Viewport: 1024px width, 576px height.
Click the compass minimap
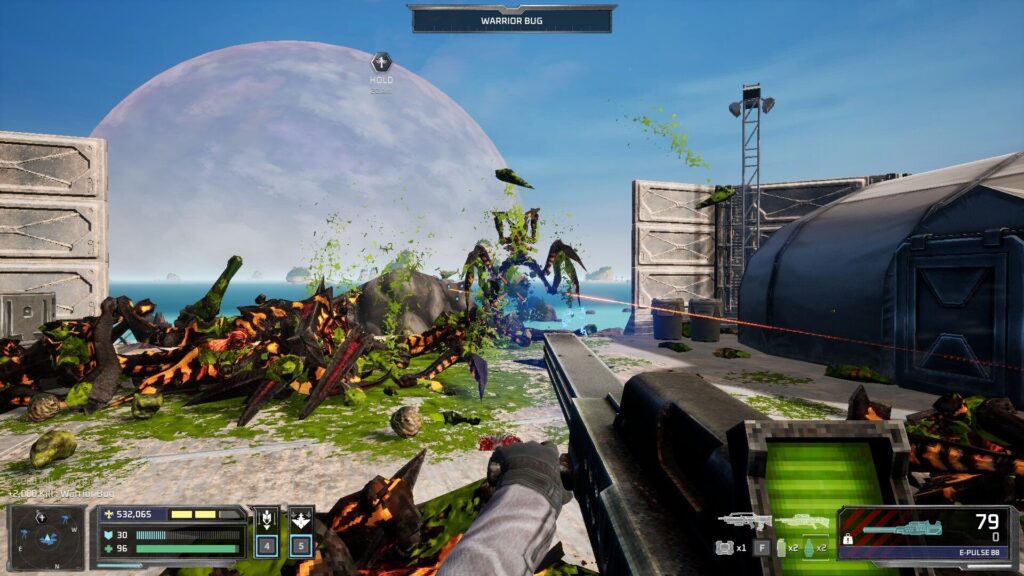[x=47, y=535]
